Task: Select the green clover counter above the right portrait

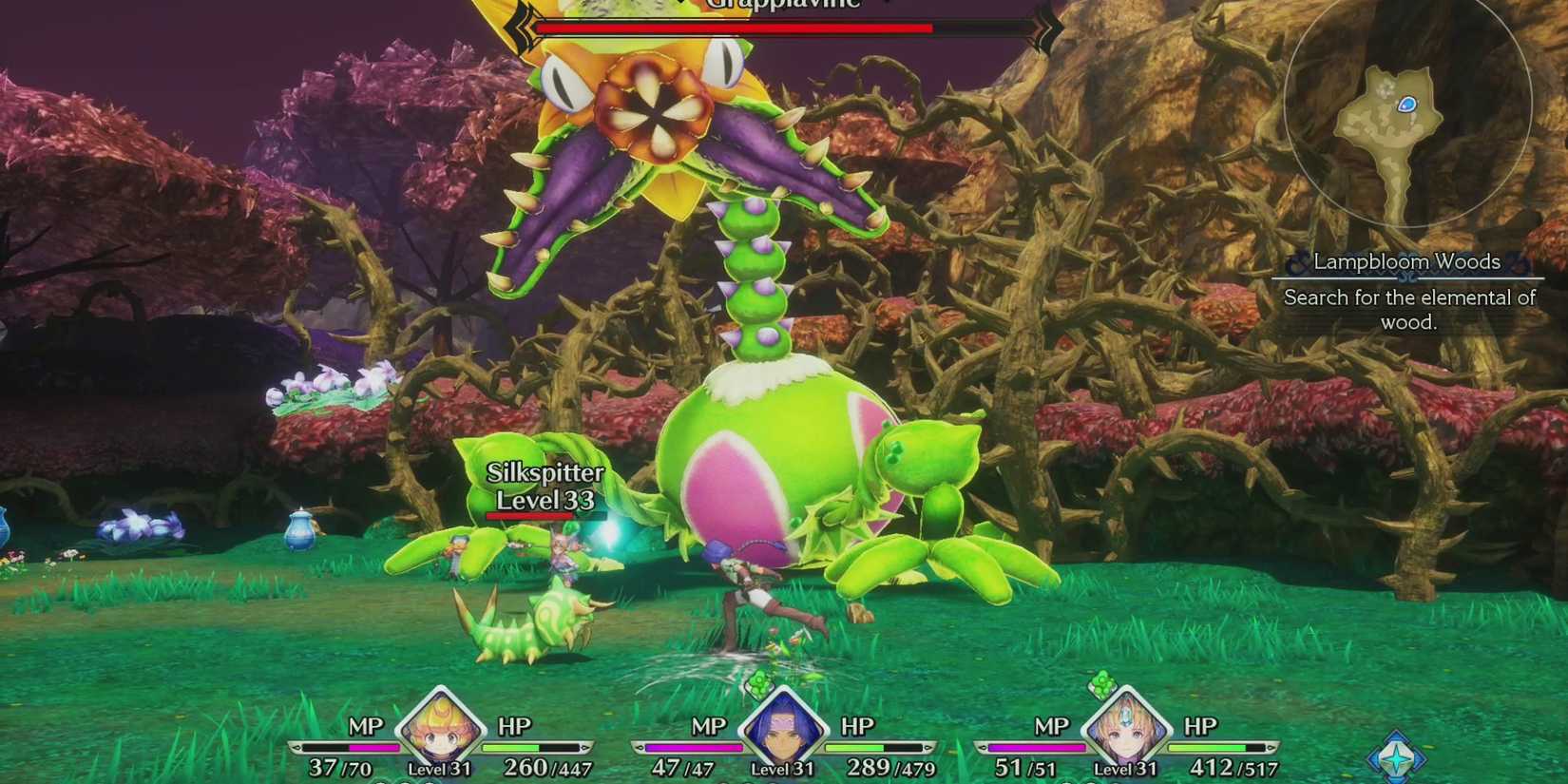Action: pyautogui.click(x=1102, y=682)
